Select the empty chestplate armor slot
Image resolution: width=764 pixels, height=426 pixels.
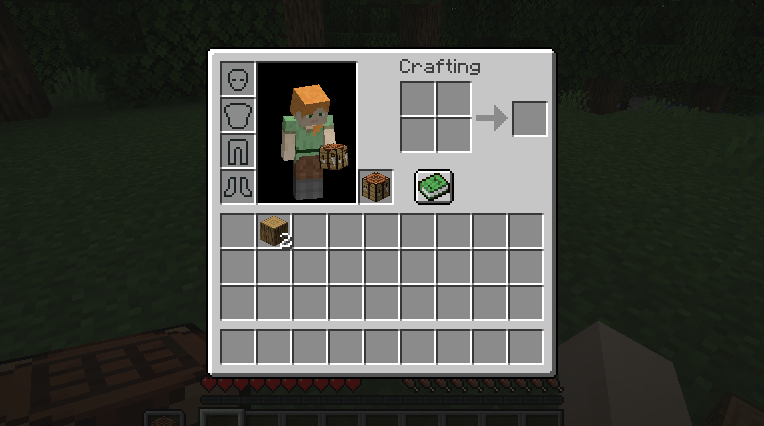coord(238,115)
